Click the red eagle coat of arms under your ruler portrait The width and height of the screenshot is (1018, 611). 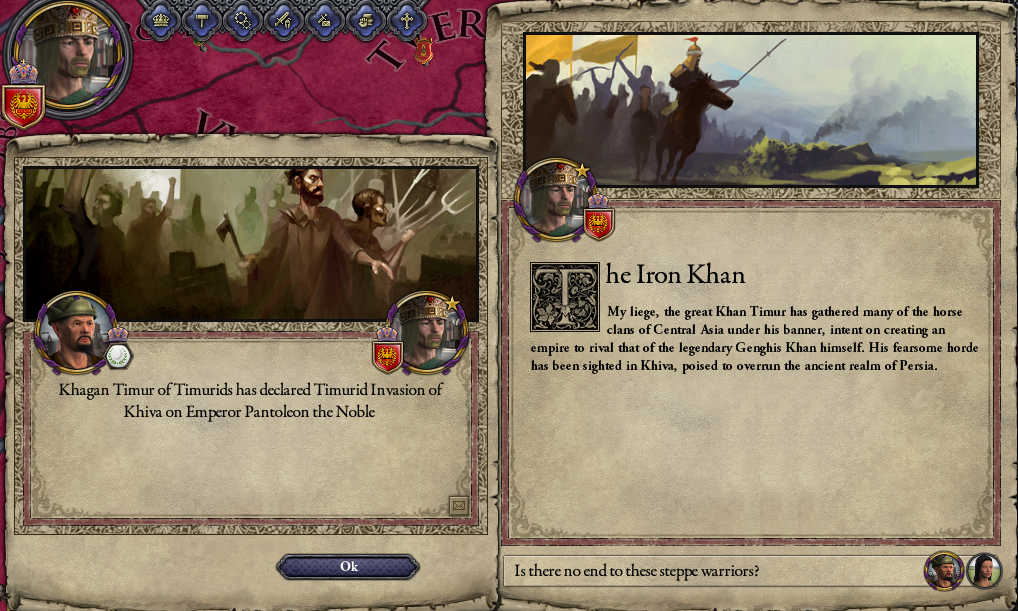(x=22, y=105)
